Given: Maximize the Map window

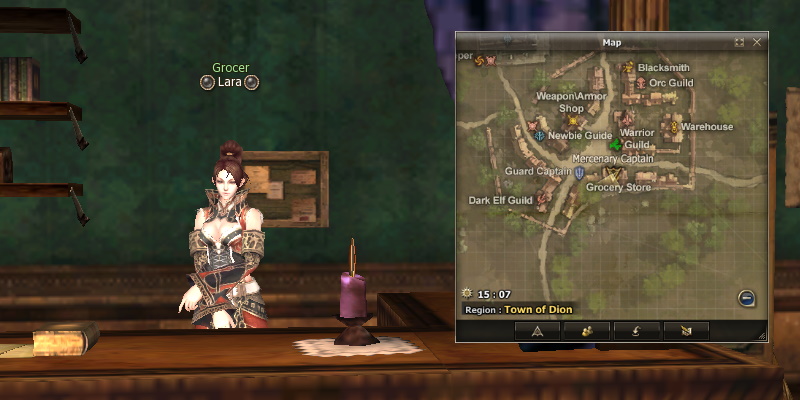Looking at the screenshot, I should pyautogui.click(x=740, y=43).
